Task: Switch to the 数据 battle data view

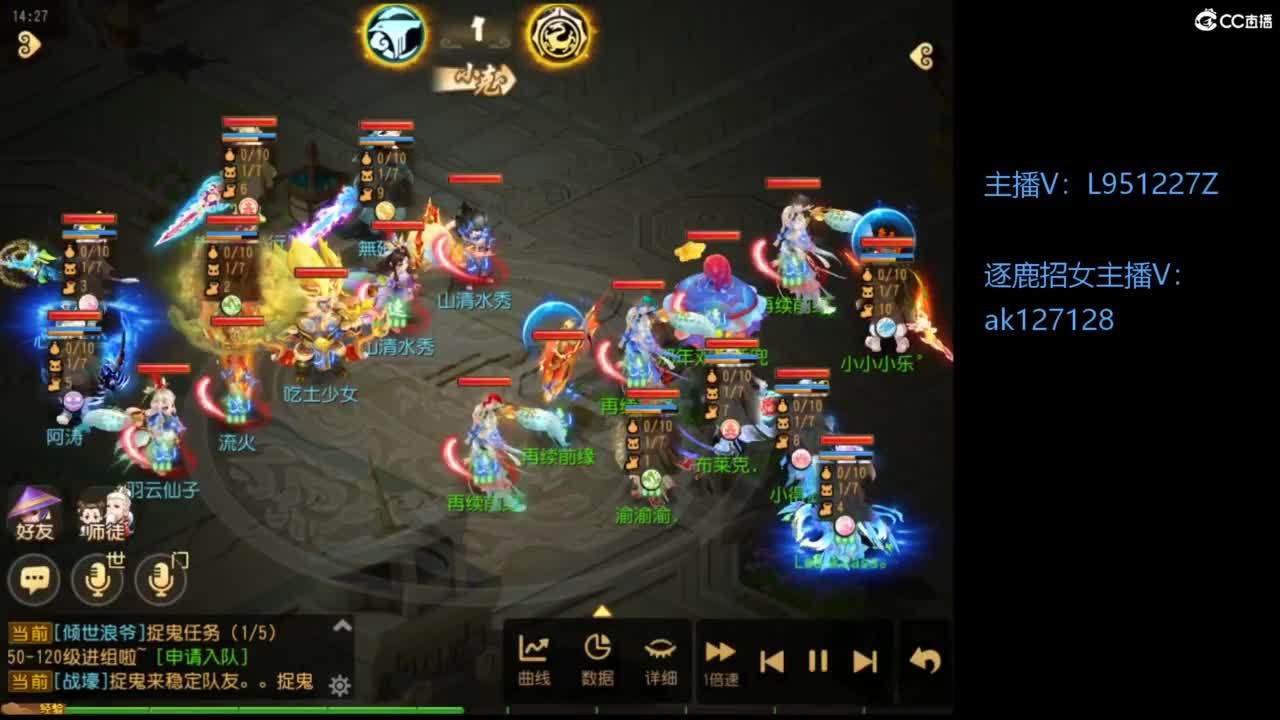Action: (597, 655)
